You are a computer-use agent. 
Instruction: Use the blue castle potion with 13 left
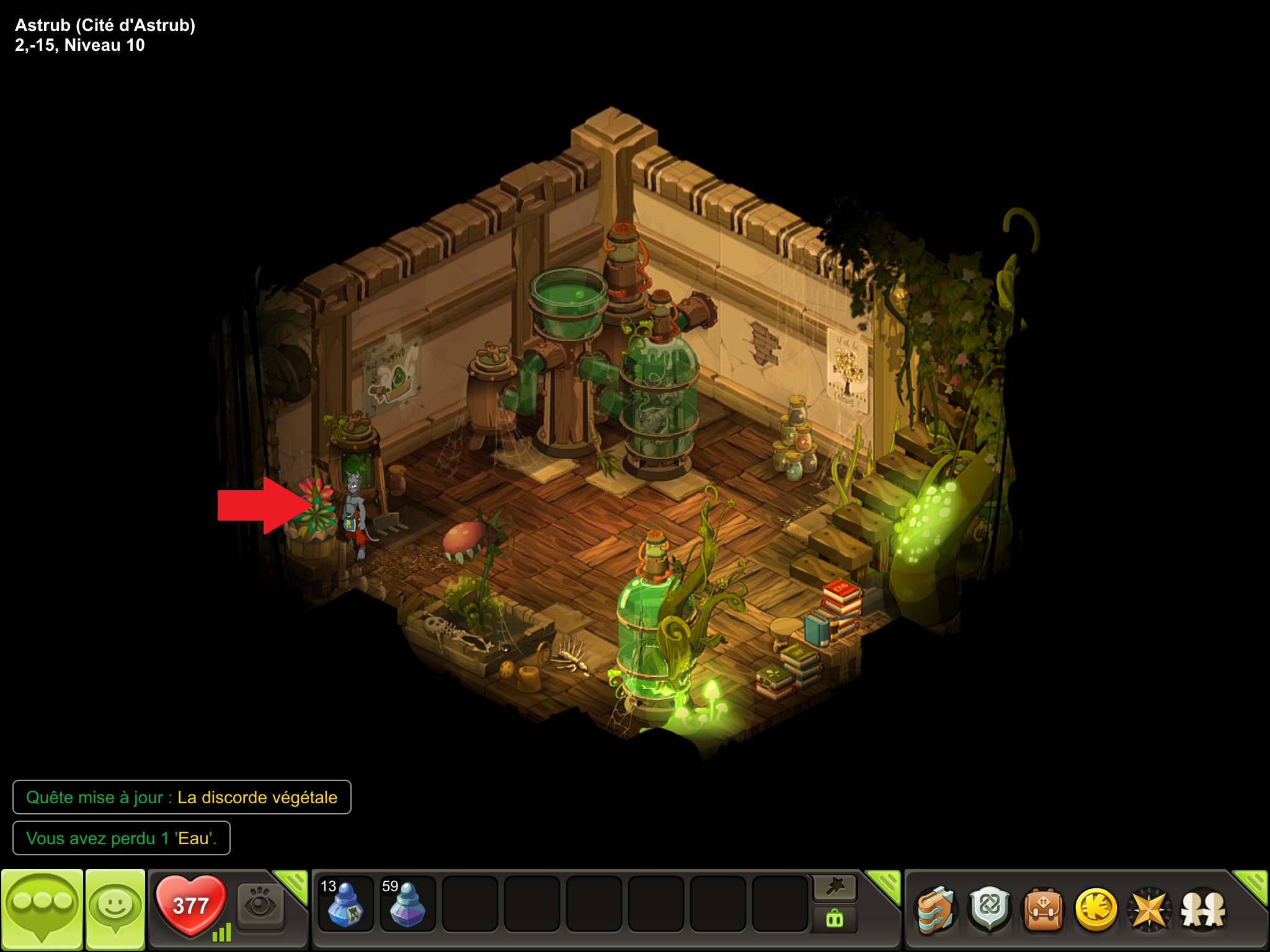(345, 904)
